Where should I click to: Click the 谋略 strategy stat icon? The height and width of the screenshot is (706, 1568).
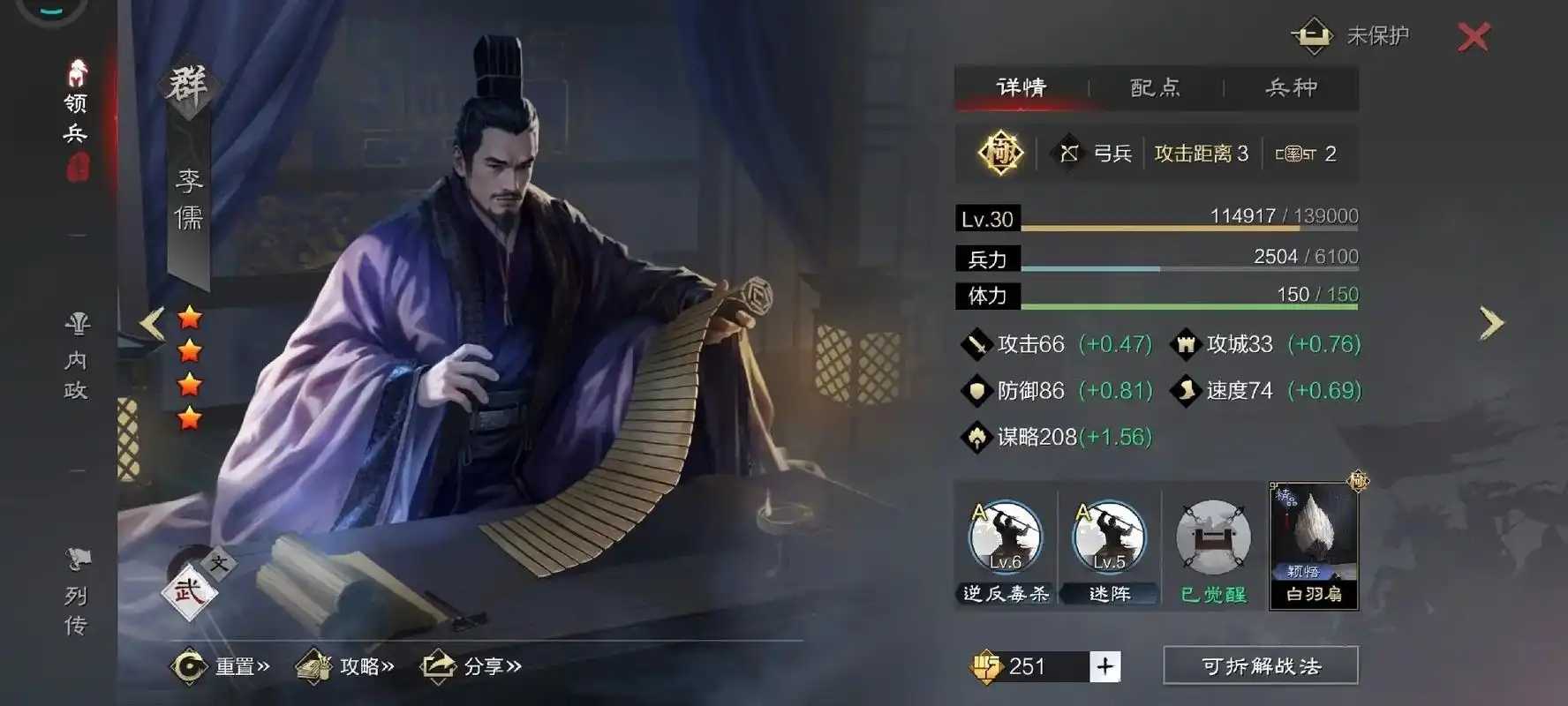point(976,436)
